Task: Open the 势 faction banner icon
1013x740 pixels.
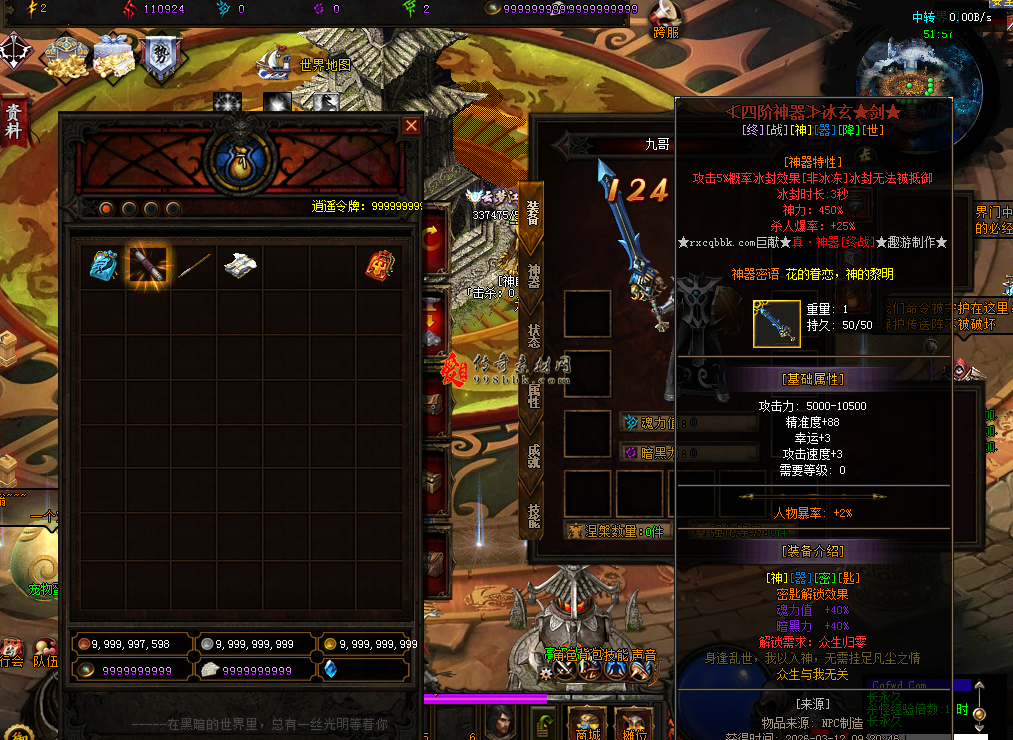Action: tap(160, 58)
